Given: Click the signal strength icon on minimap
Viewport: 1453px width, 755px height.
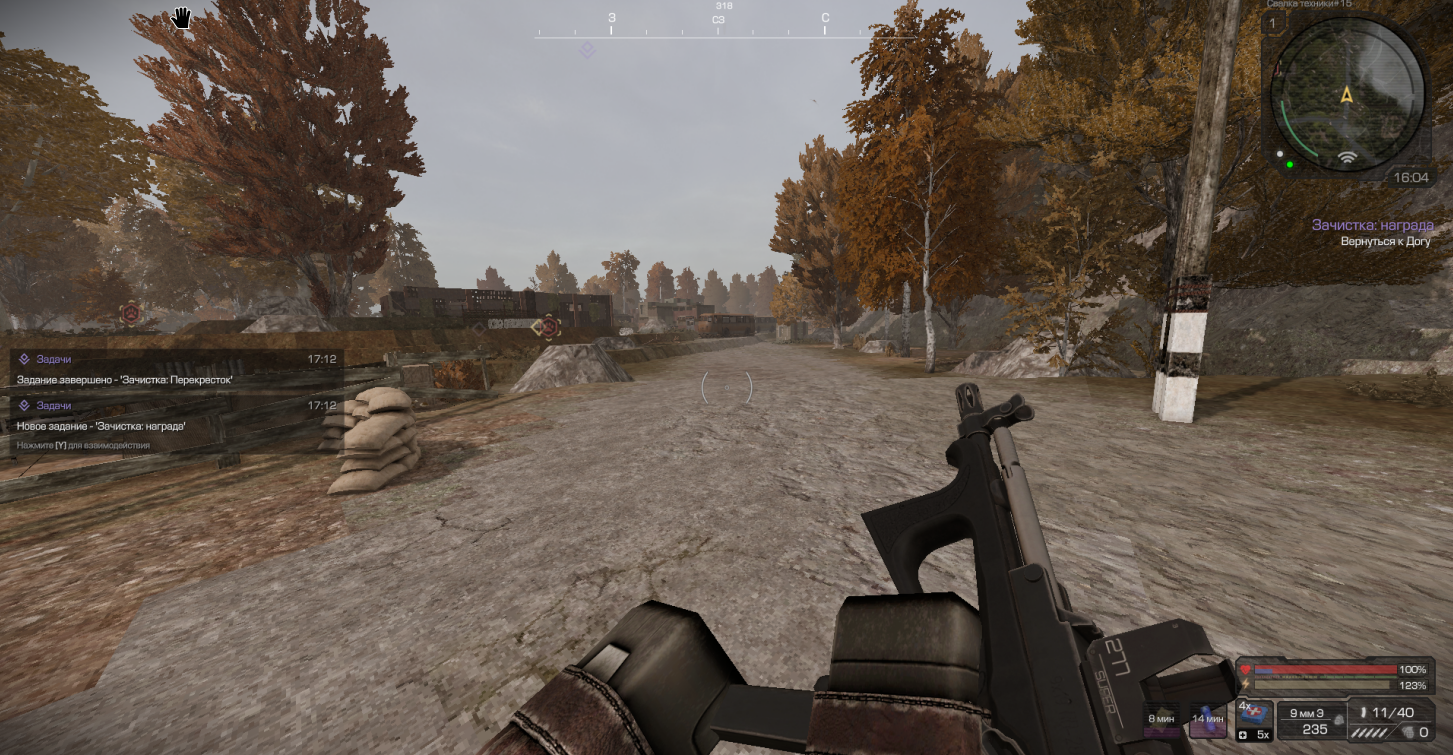Looking at the screenshot, I should pyautogui.click(x=1347, y=158).
